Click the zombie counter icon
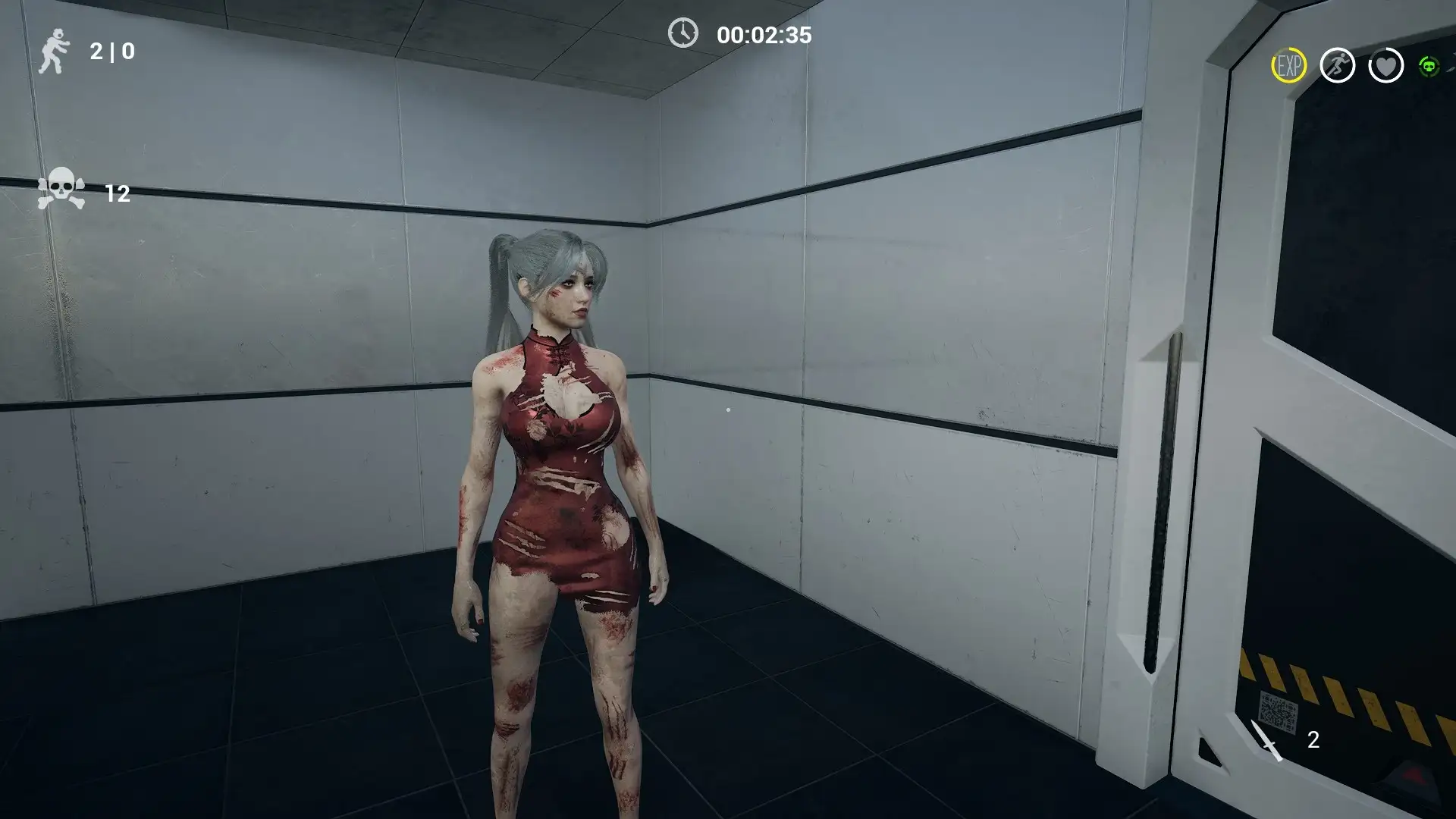Screen dimensions: 1456x819 tap(55, 53)
